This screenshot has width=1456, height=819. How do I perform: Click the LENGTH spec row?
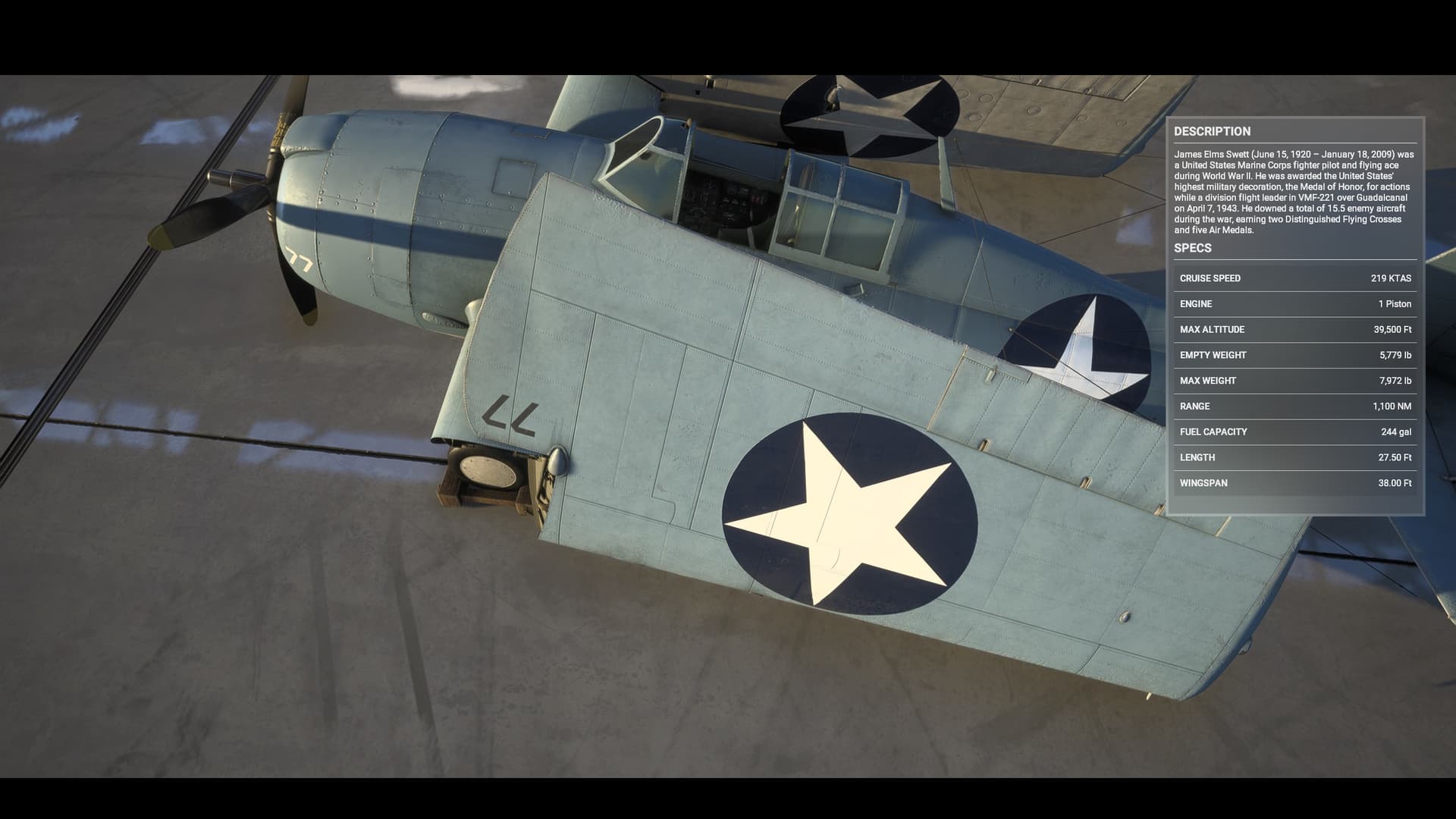1297,457
